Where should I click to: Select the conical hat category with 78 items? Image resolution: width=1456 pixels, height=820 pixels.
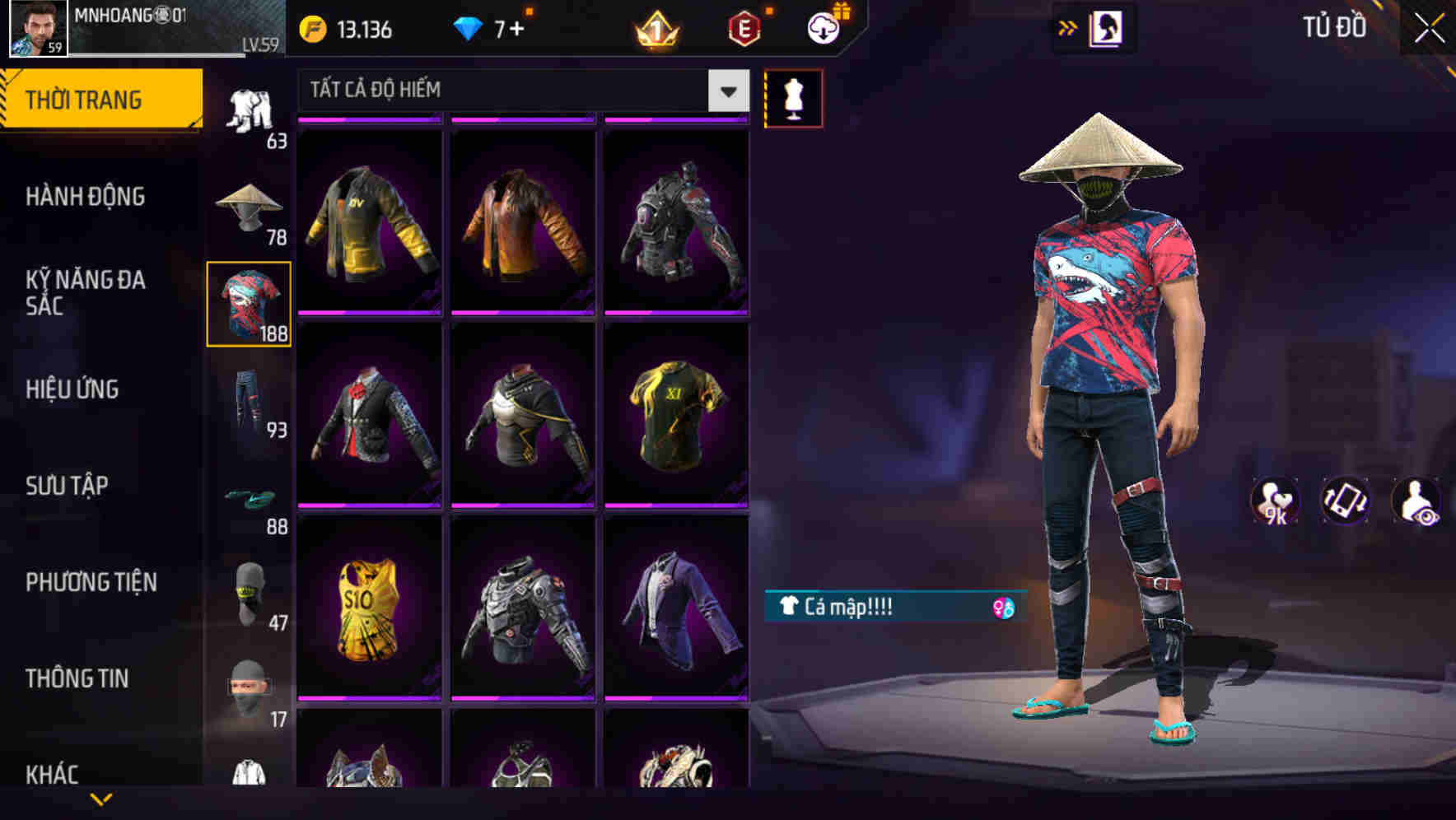click(x=247, y=206)
